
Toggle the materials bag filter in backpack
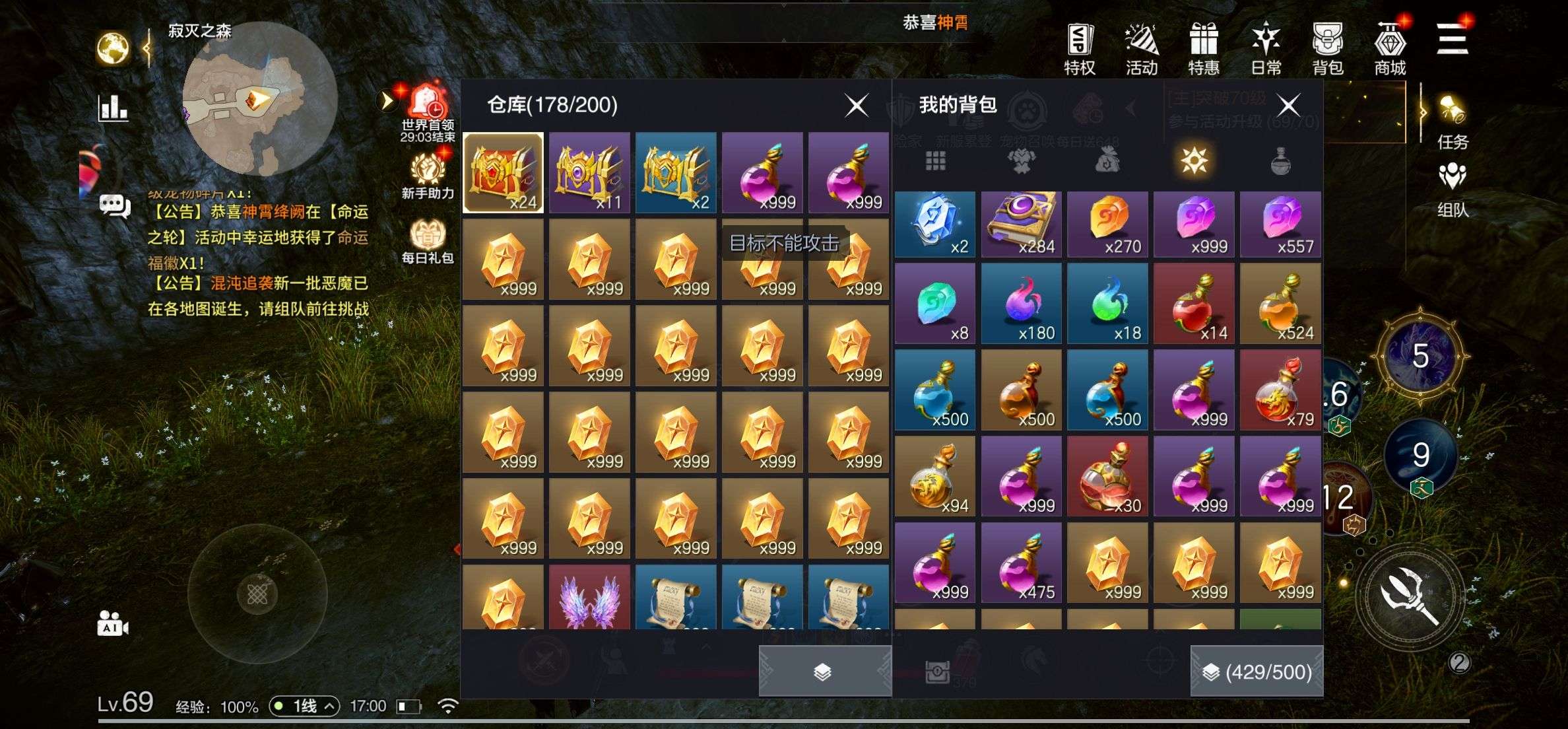(1107, 162)
